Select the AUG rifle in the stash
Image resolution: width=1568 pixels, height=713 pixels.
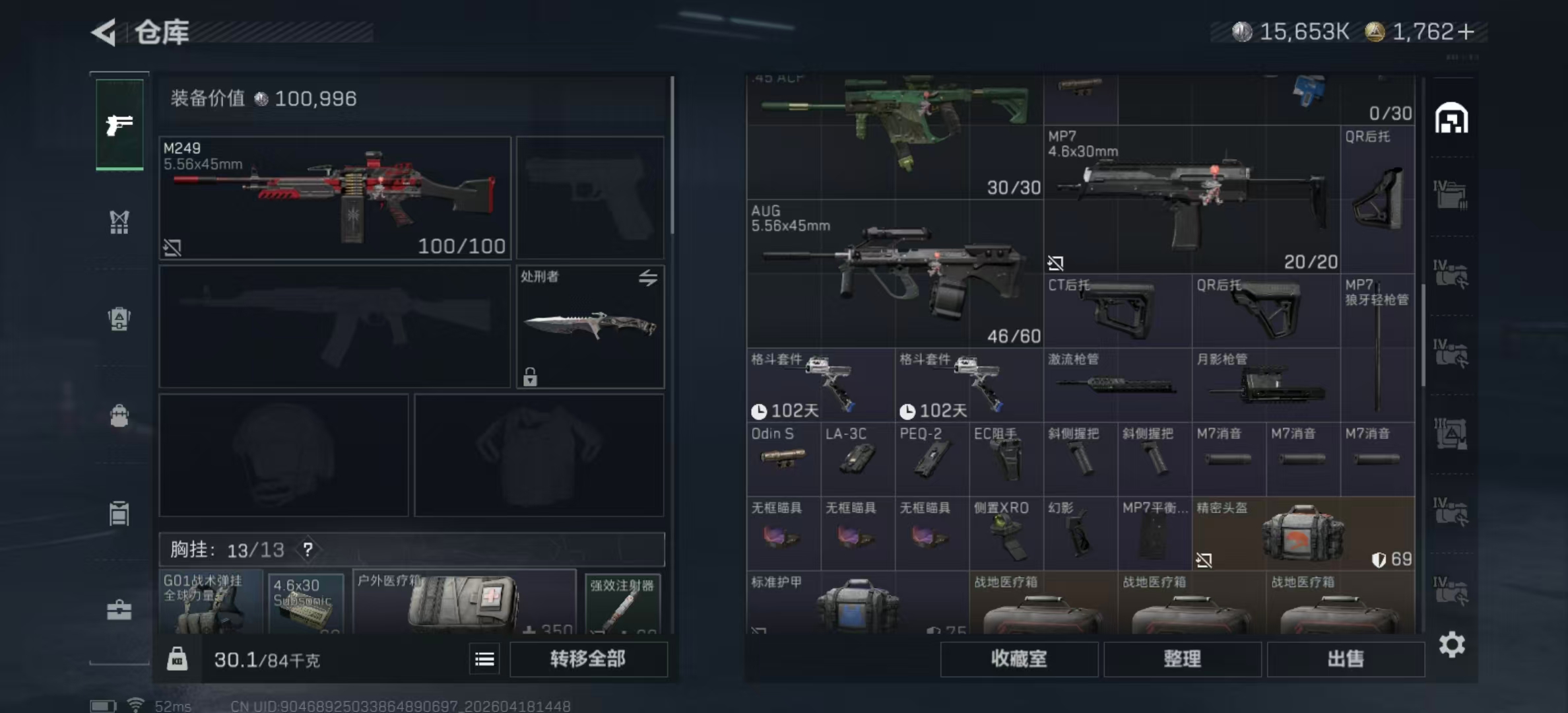coord(895,274)
